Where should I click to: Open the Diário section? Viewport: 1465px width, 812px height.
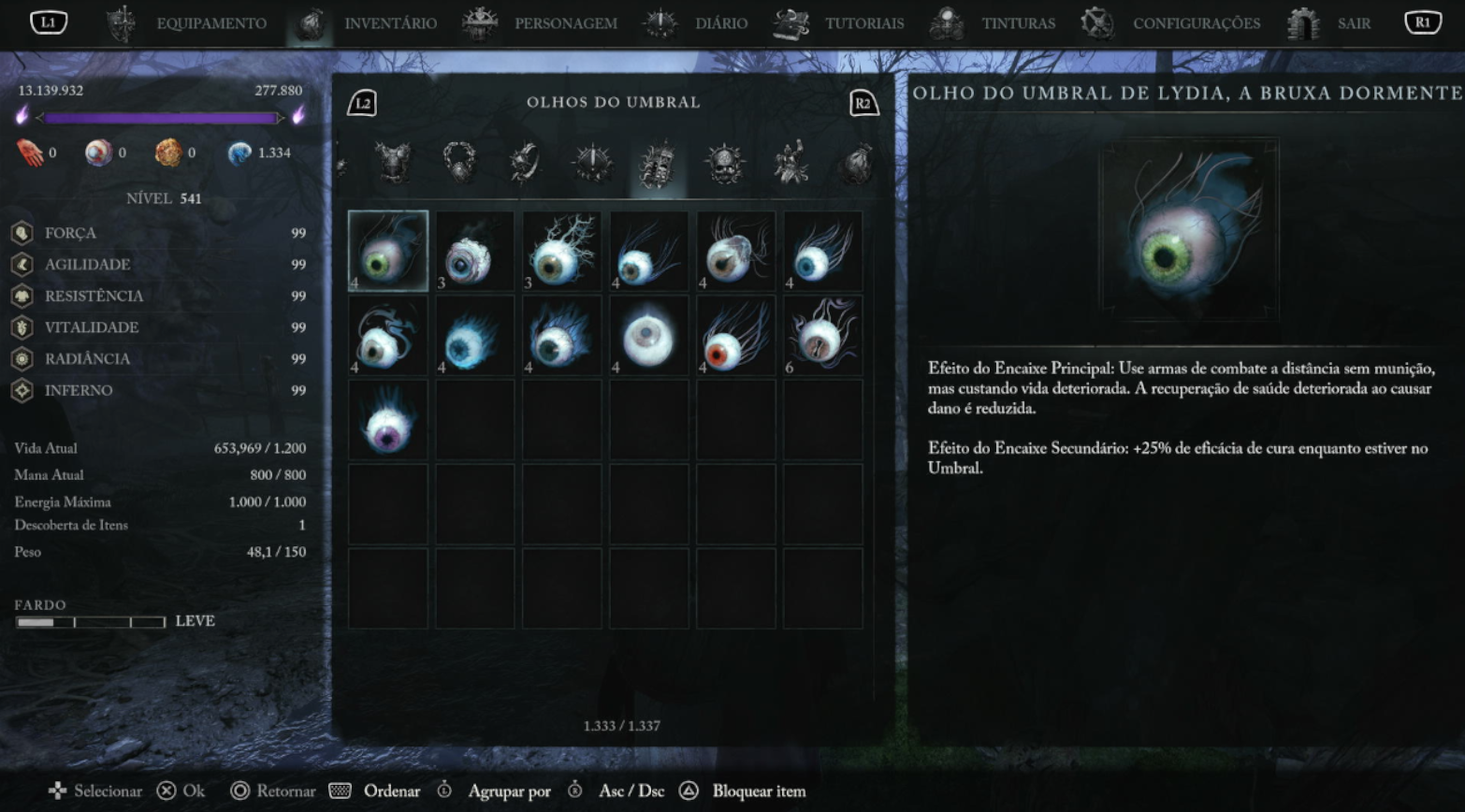point(720,23)
